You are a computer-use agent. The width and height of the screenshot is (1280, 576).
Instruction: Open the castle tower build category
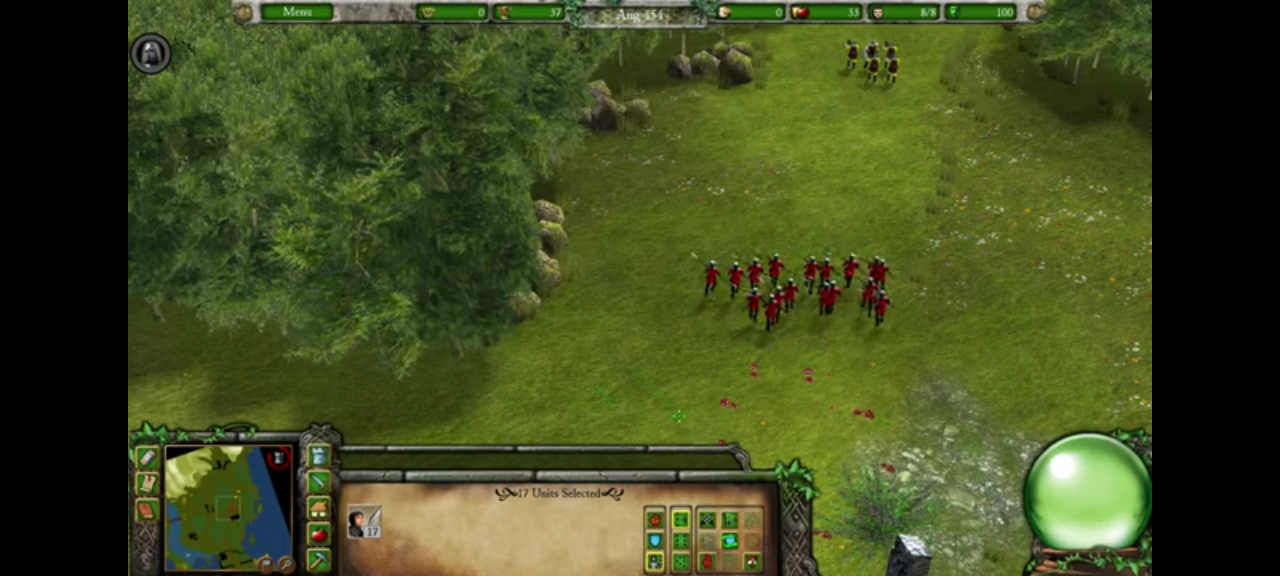(x=318, y=456)
